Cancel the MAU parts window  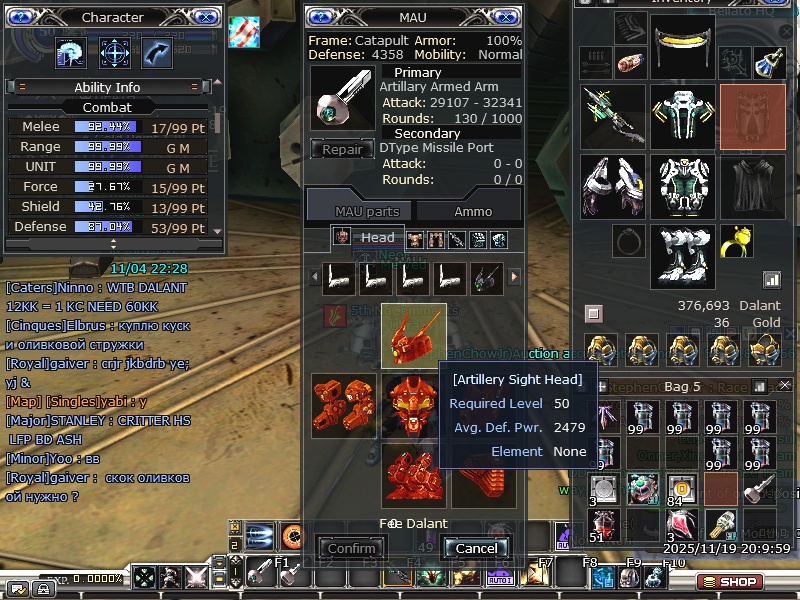pyautogui.click(x=476, y=548)
